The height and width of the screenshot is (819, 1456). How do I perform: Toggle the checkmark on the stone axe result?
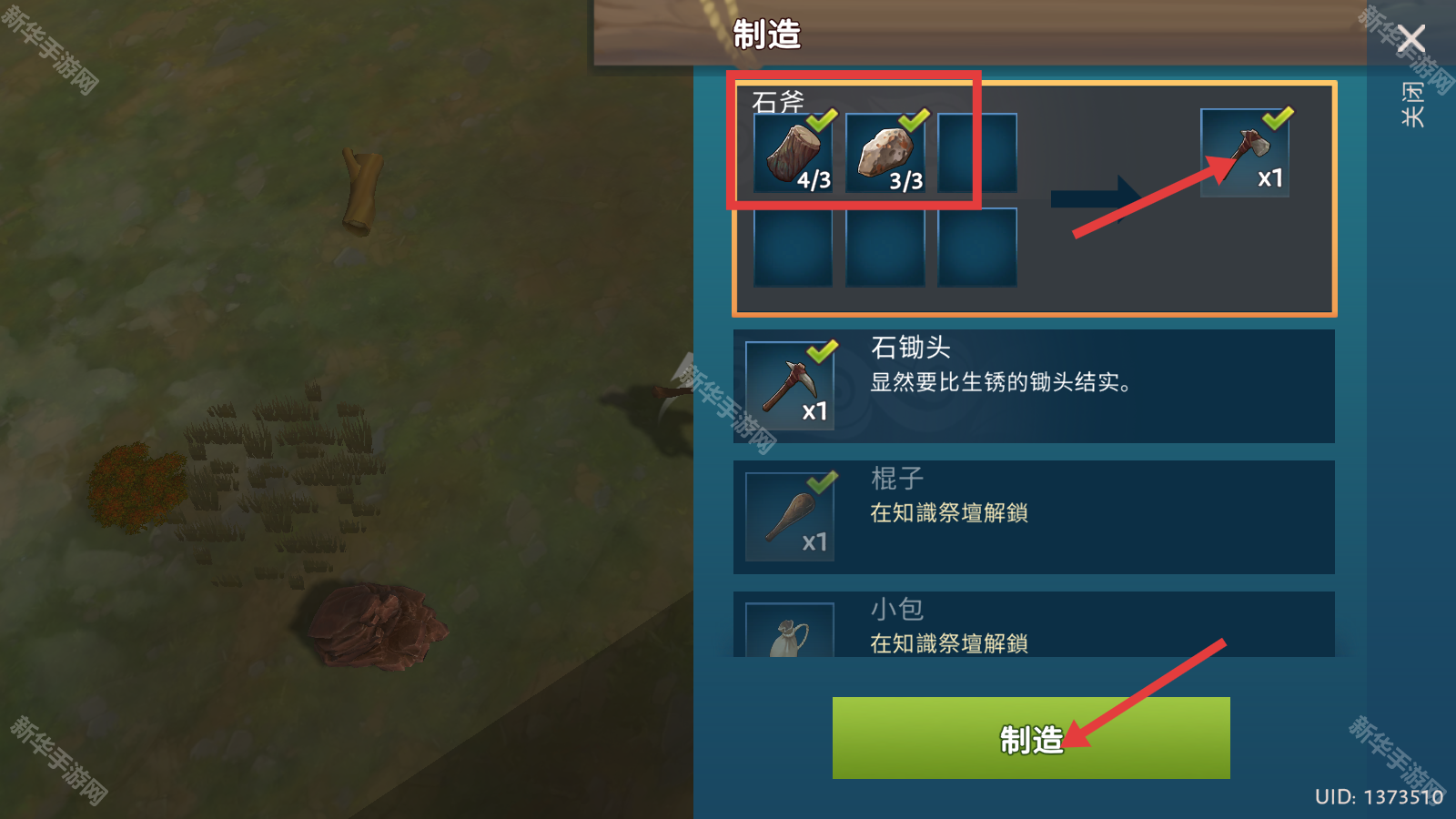[1279, 116]
